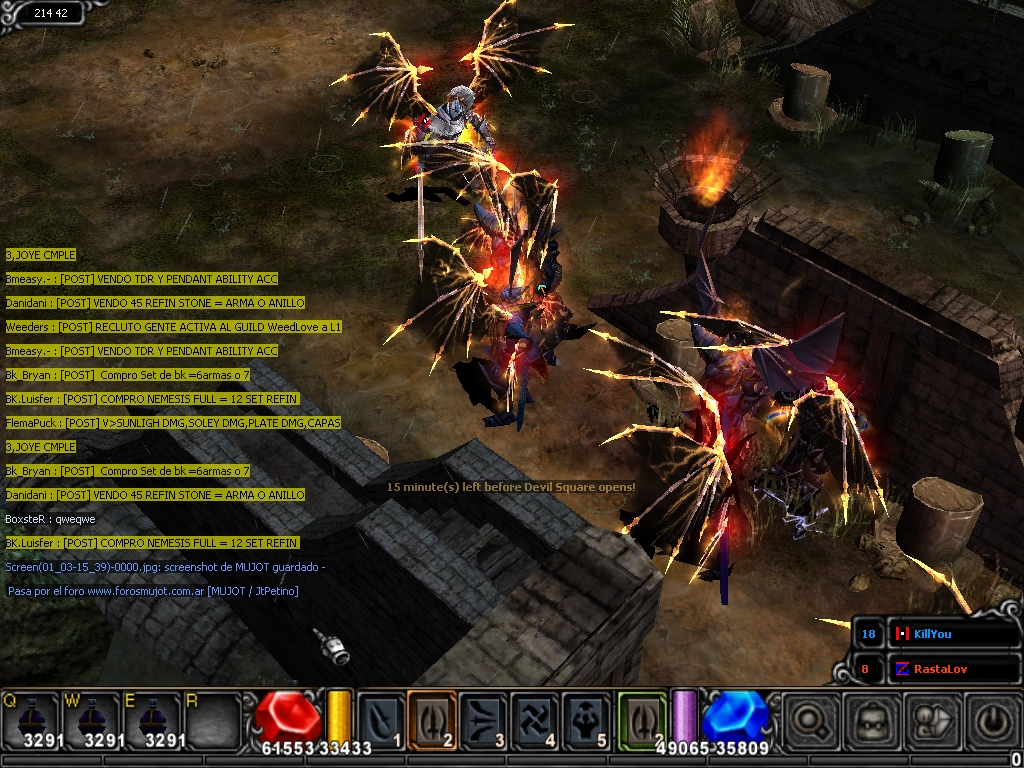This screenshot has height=768, width=1024.
Task: Open the green-bordered active skill selector
Action: 642,720
